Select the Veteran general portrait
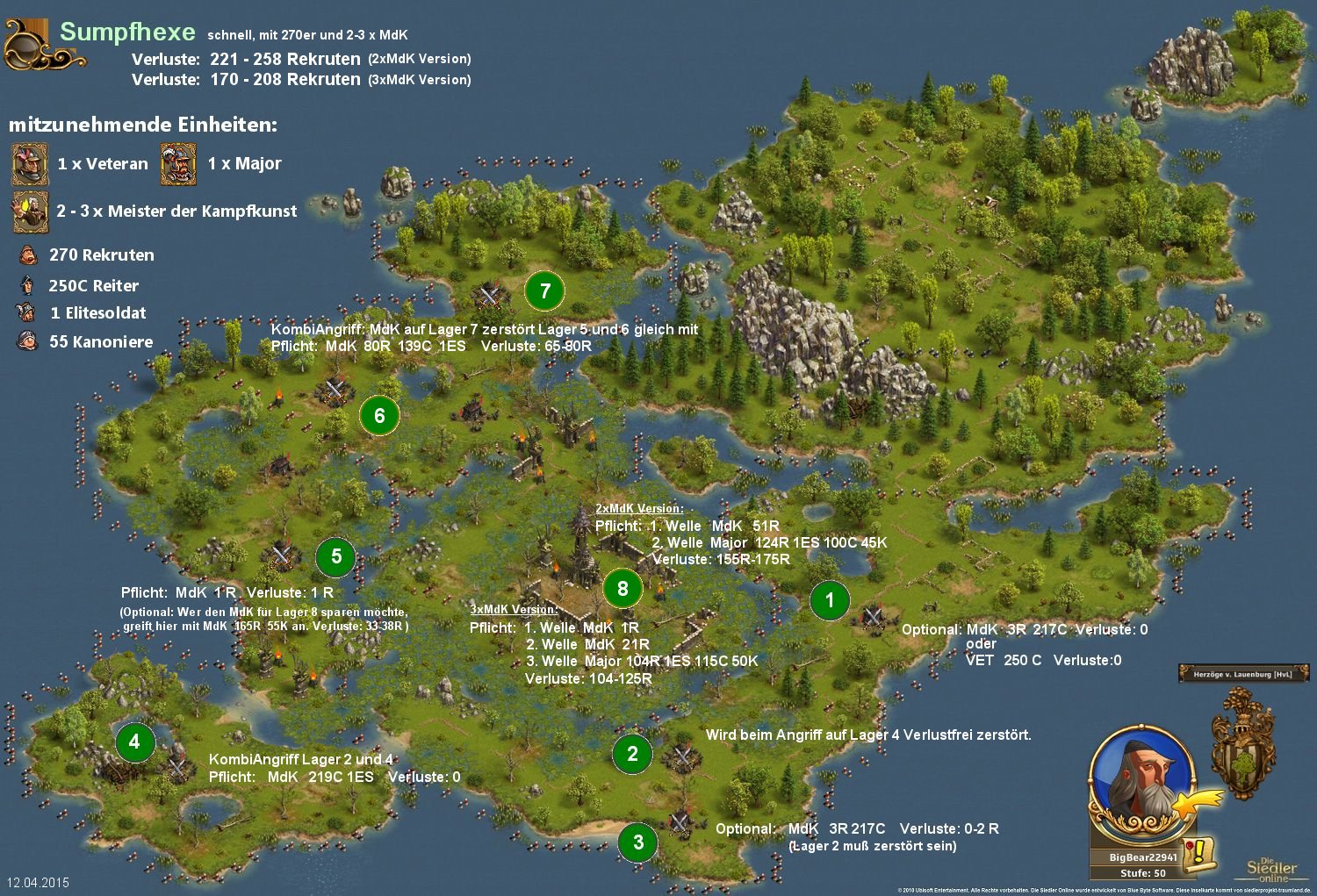1317x896 pixels. 29,164
